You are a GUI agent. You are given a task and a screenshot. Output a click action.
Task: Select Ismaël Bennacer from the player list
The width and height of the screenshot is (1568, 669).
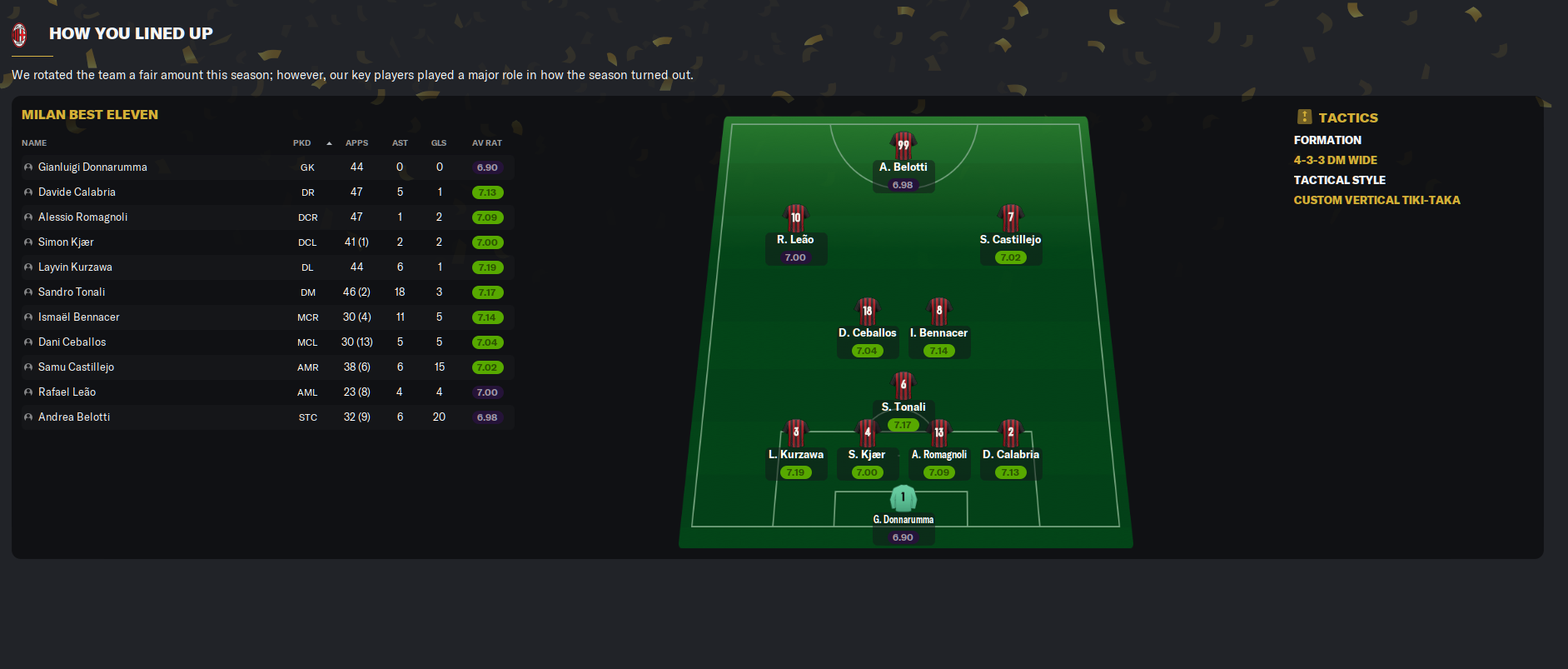tap(79, 317)
